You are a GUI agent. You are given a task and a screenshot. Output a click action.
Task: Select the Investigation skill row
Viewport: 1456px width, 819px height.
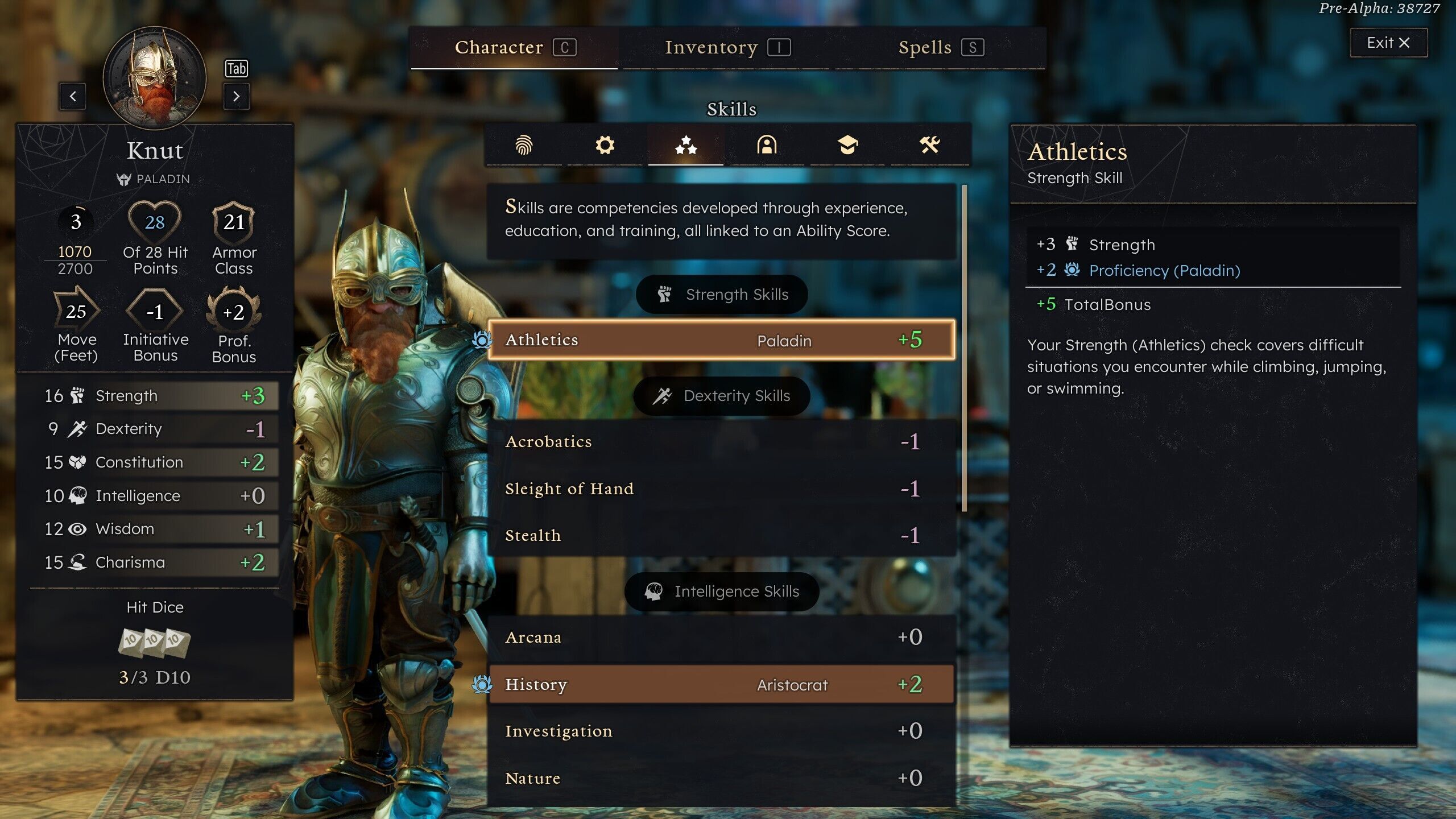[721, 731]
